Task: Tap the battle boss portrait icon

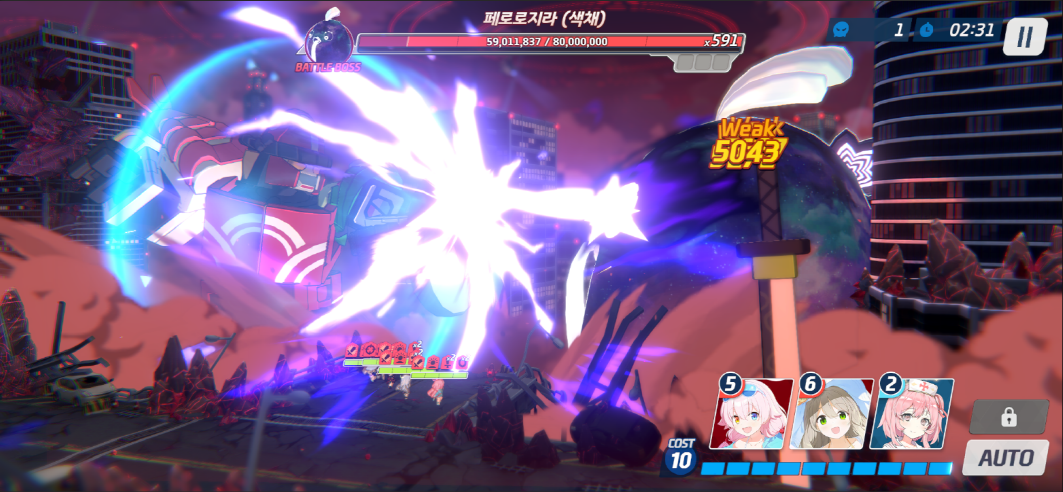Action: pyautogui.click(x=327, y=42)
